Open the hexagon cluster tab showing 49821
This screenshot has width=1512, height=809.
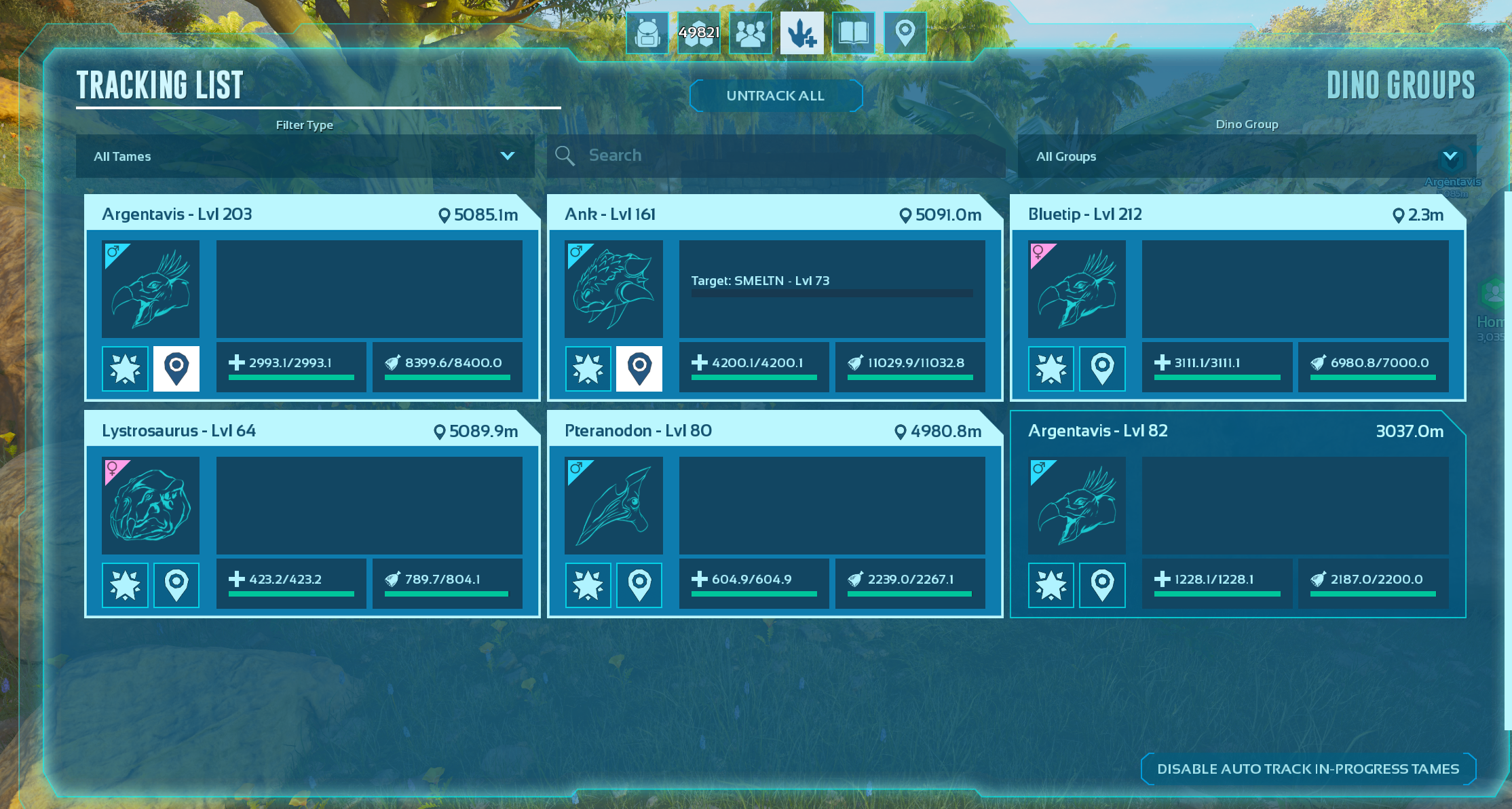click(x=699, y=33)
